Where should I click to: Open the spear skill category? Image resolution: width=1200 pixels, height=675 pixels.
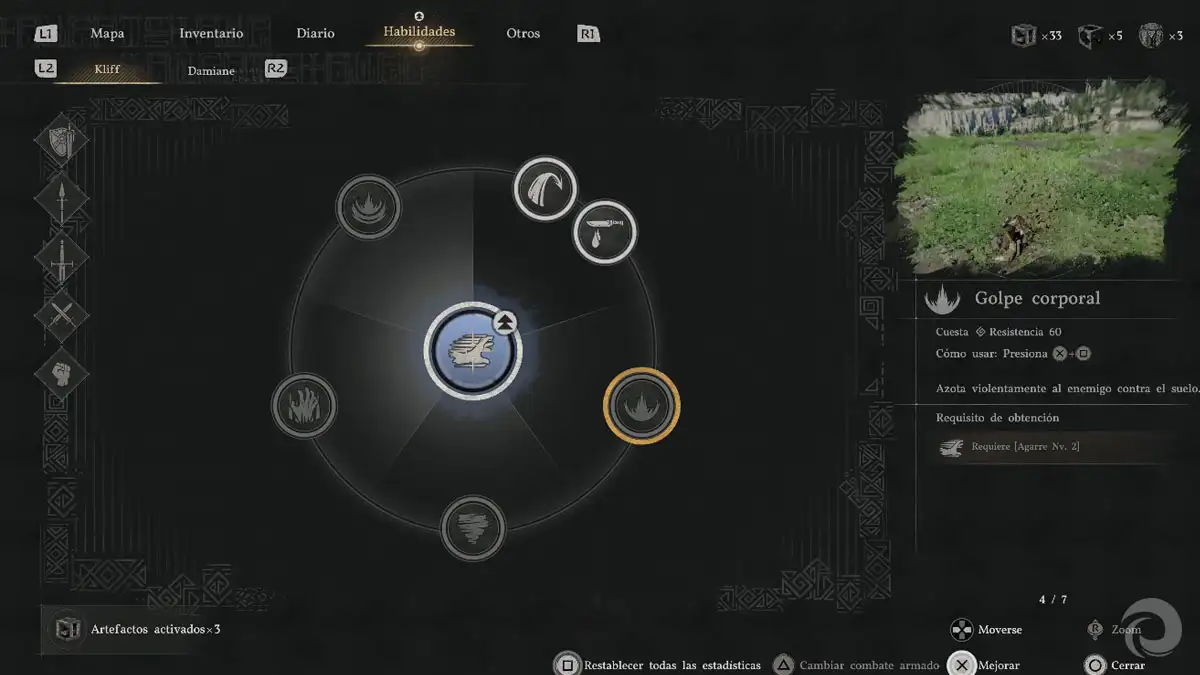[62, 199]
